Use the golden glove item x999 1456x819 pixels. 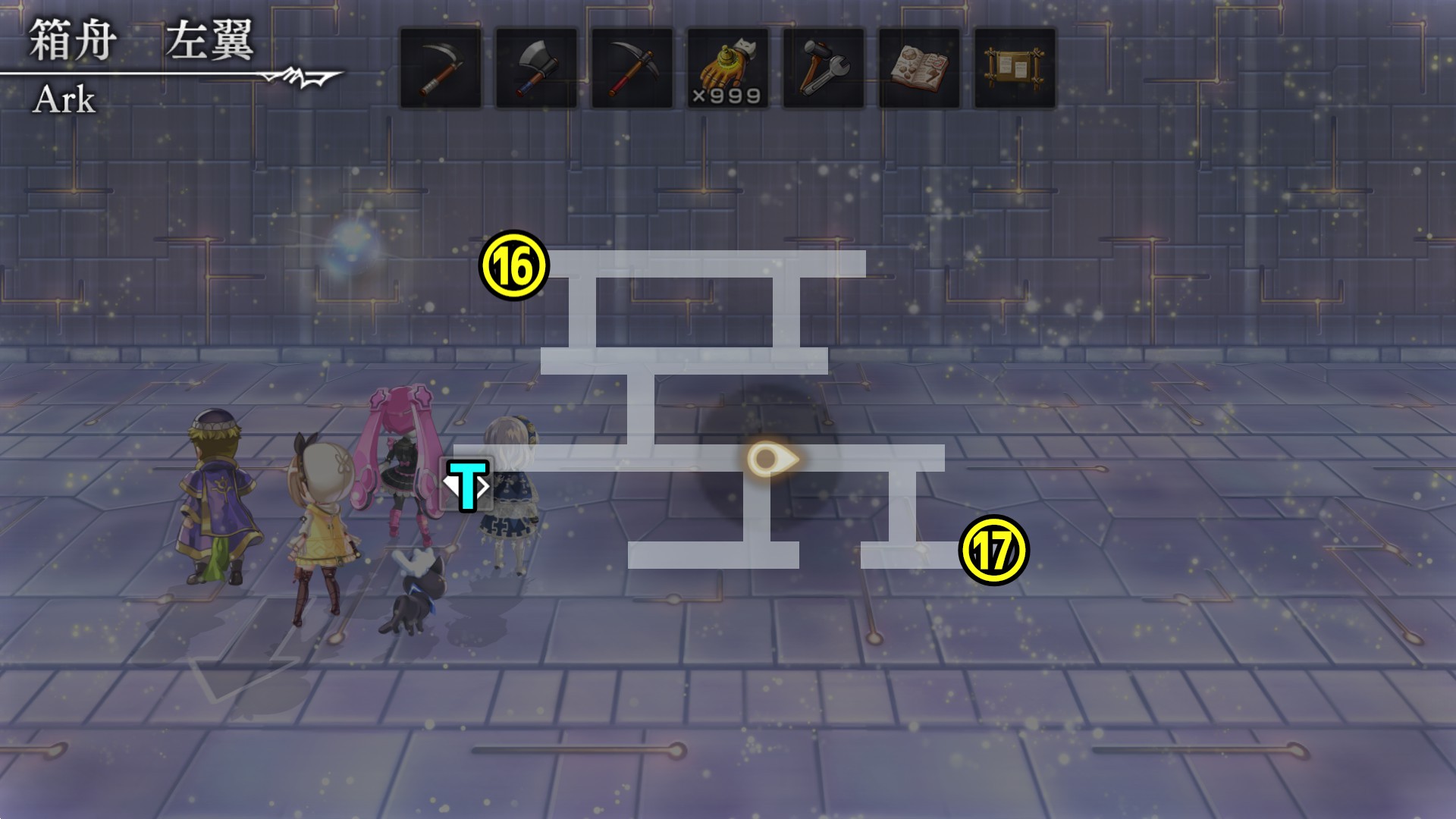[x=727, y=68]
